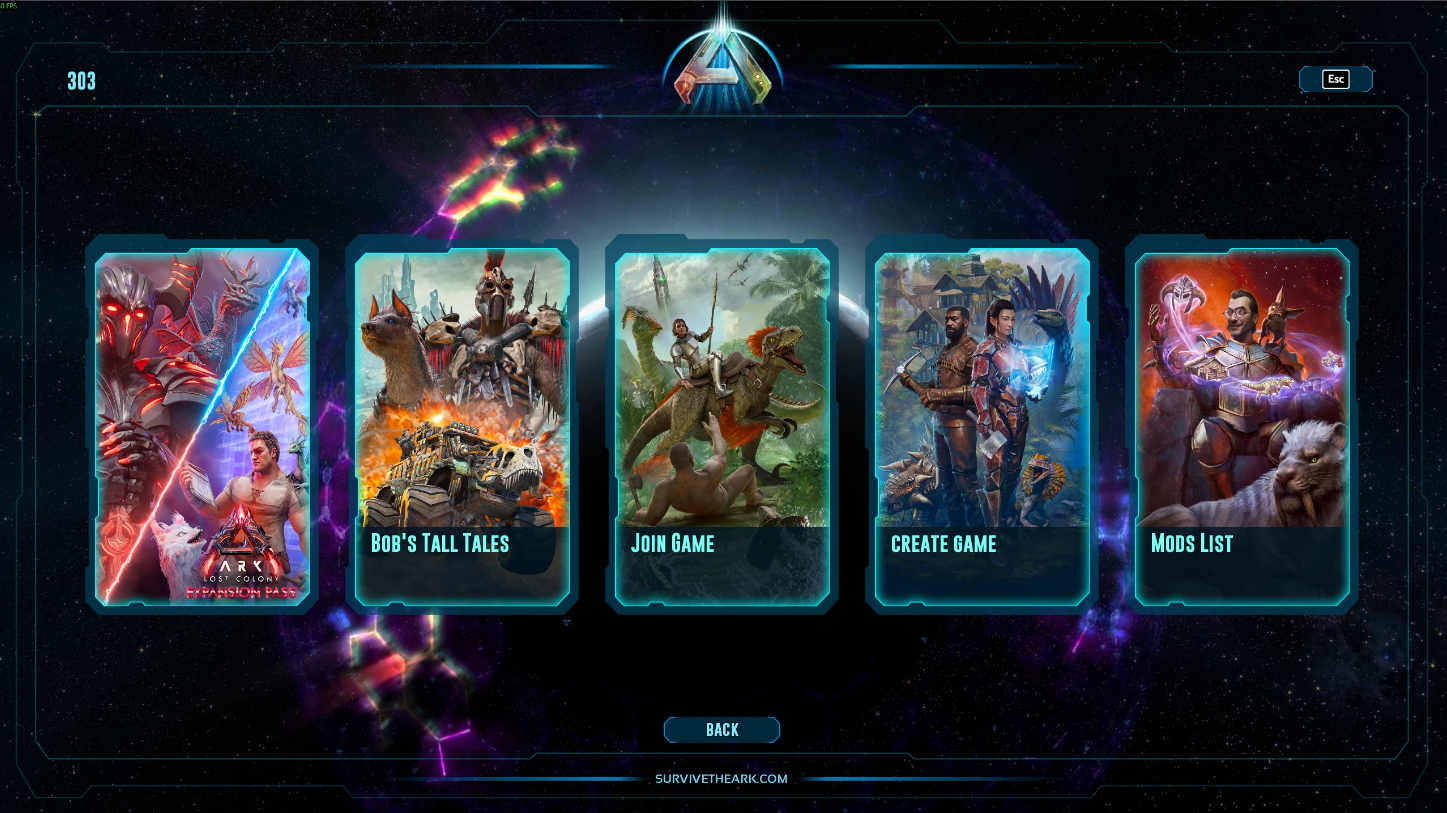The width and height of the screenshot is (1447, 813).
Task: Open the Lost Colony Expansion Pass card
Action: click(202, 425)
